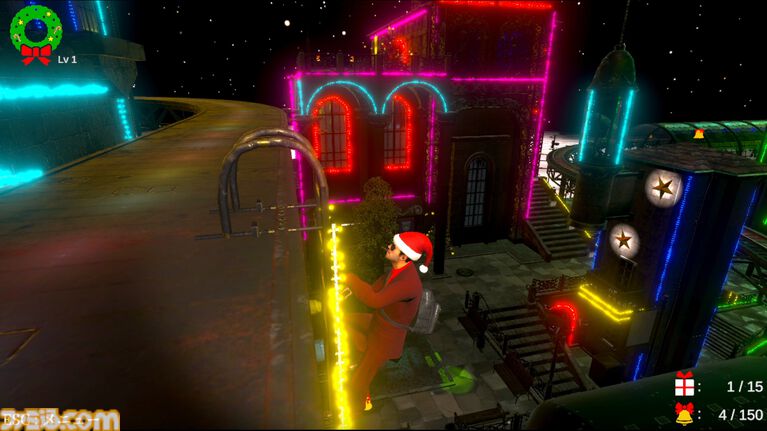
Task: Select the gift box collectible icon
Action: click(685, 385)
